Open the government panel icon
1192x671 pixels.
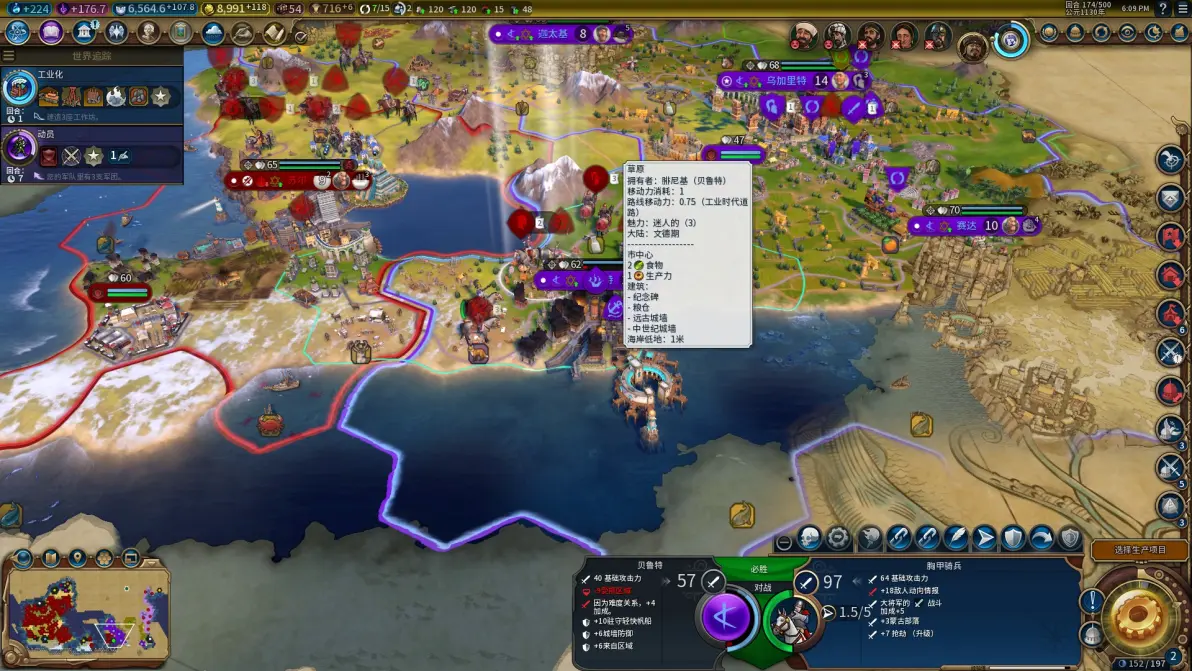coord(84,32)
